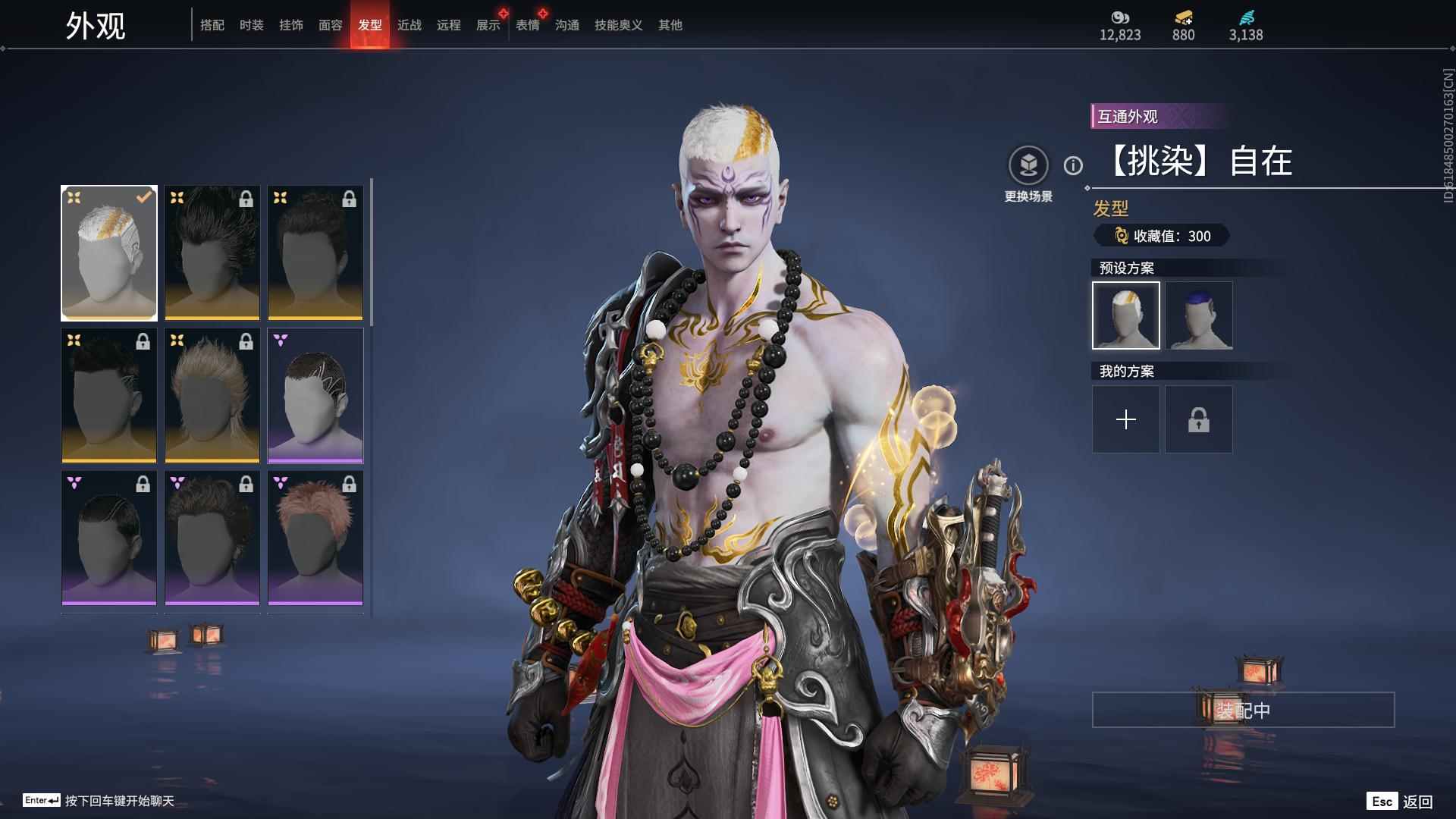Pick the locked pink spiky hairstyle
This screenshot has width=1456, height=819.
pyautogui.click(x=315, y=538)
